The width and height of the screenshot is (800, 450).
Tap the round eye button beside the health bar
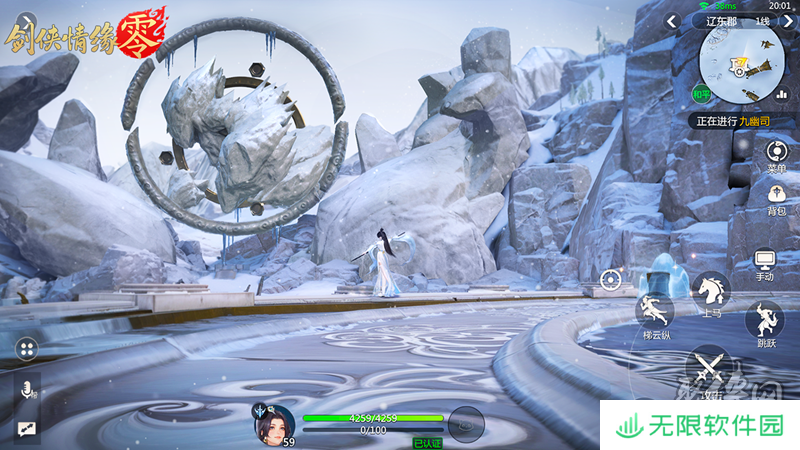465,424
